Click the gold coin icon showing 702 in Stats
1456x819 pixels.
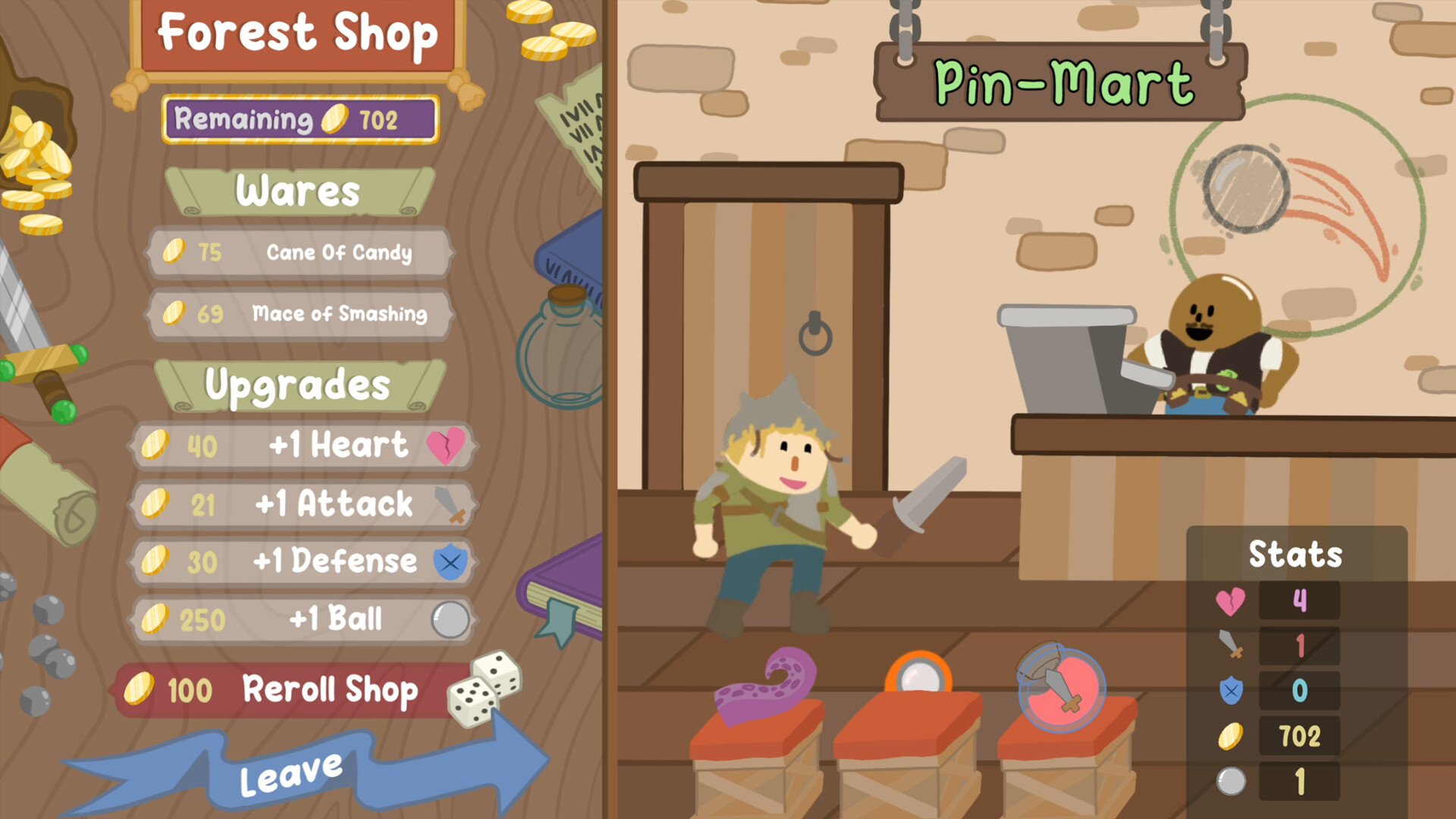(x=1232, y=736)
